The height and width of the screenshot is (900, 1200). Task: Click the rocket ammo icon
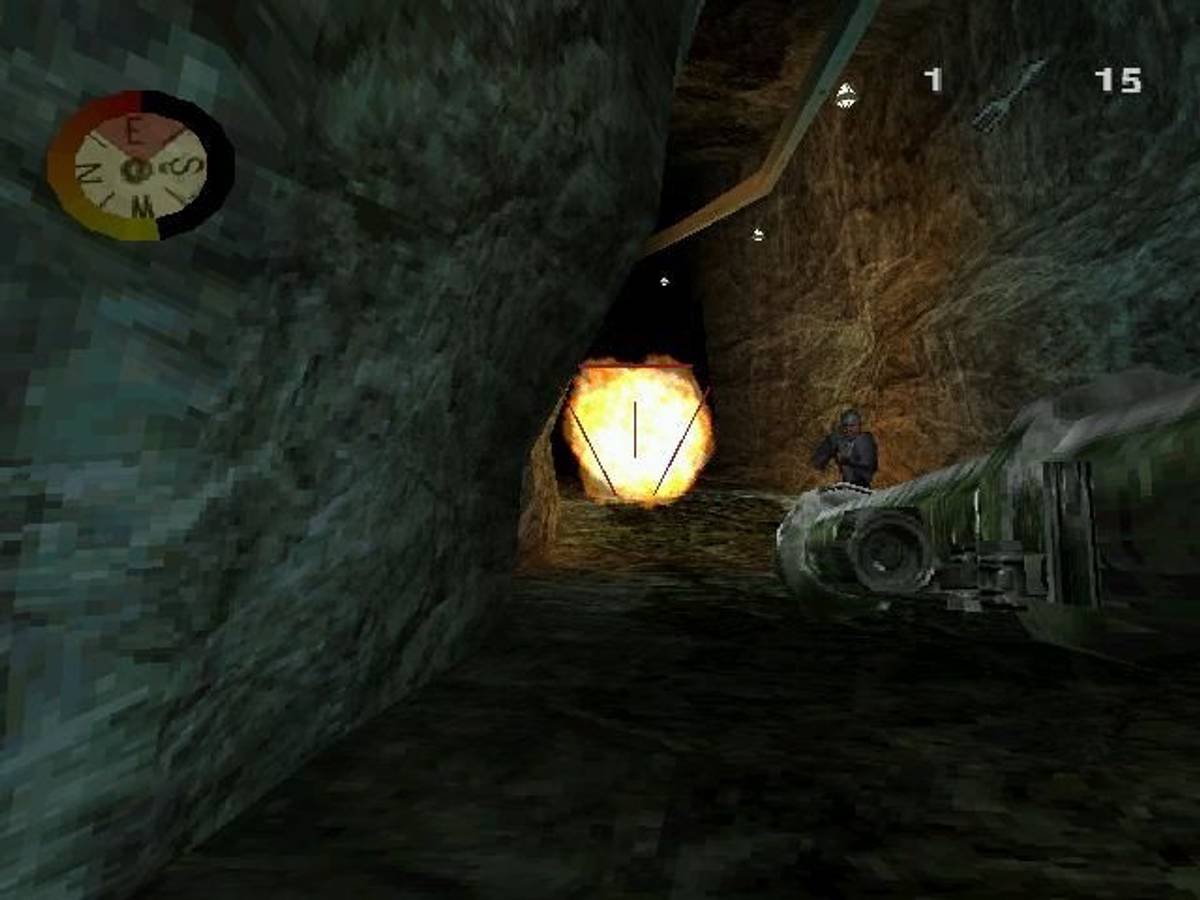coord(1008,96)
